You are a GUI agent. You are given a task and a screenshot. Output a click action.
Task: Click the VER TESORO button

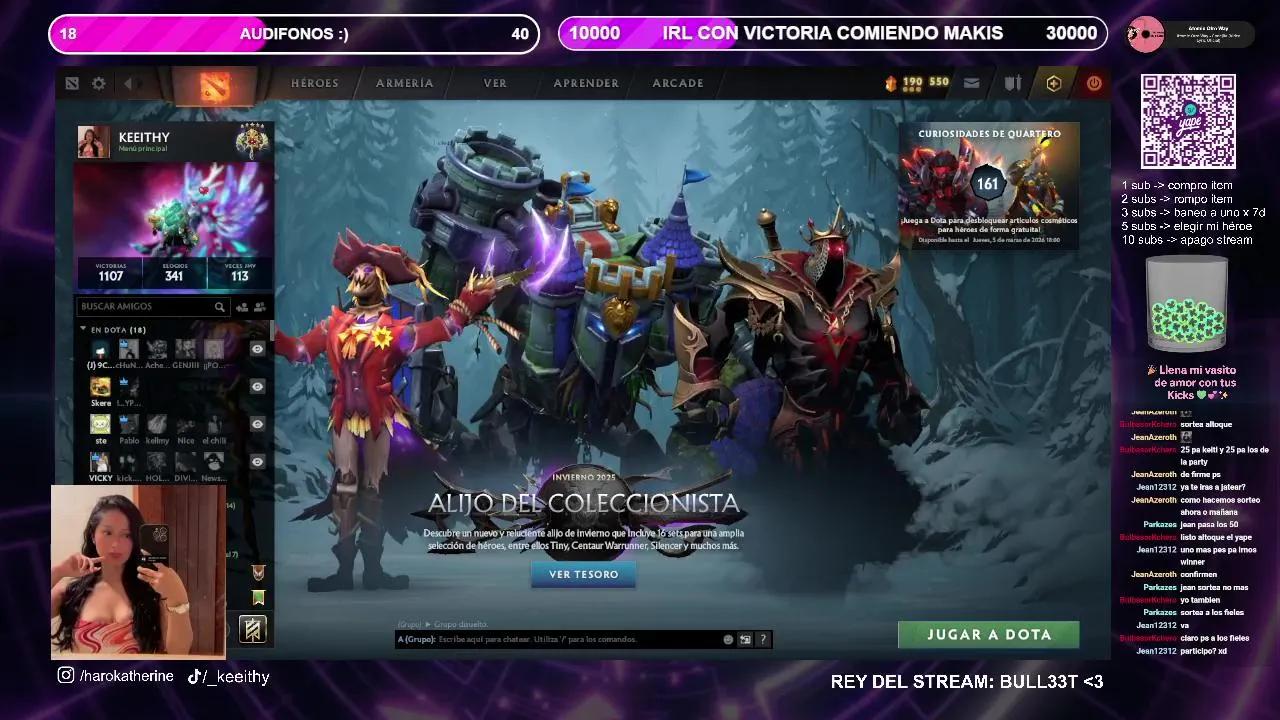[583, 574]
